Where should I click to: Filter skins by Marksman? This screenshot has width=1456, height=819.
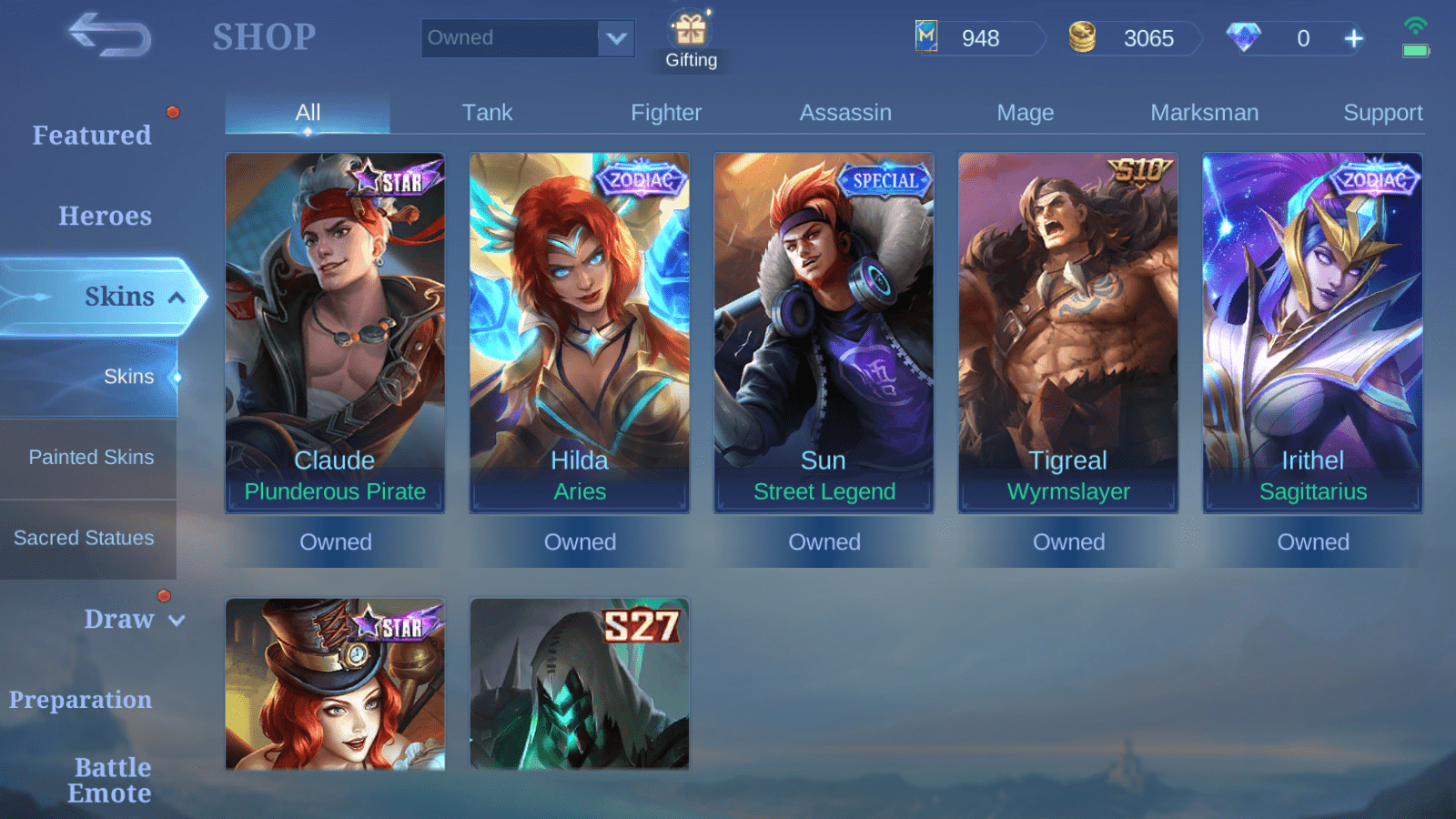pos(1204,113)
